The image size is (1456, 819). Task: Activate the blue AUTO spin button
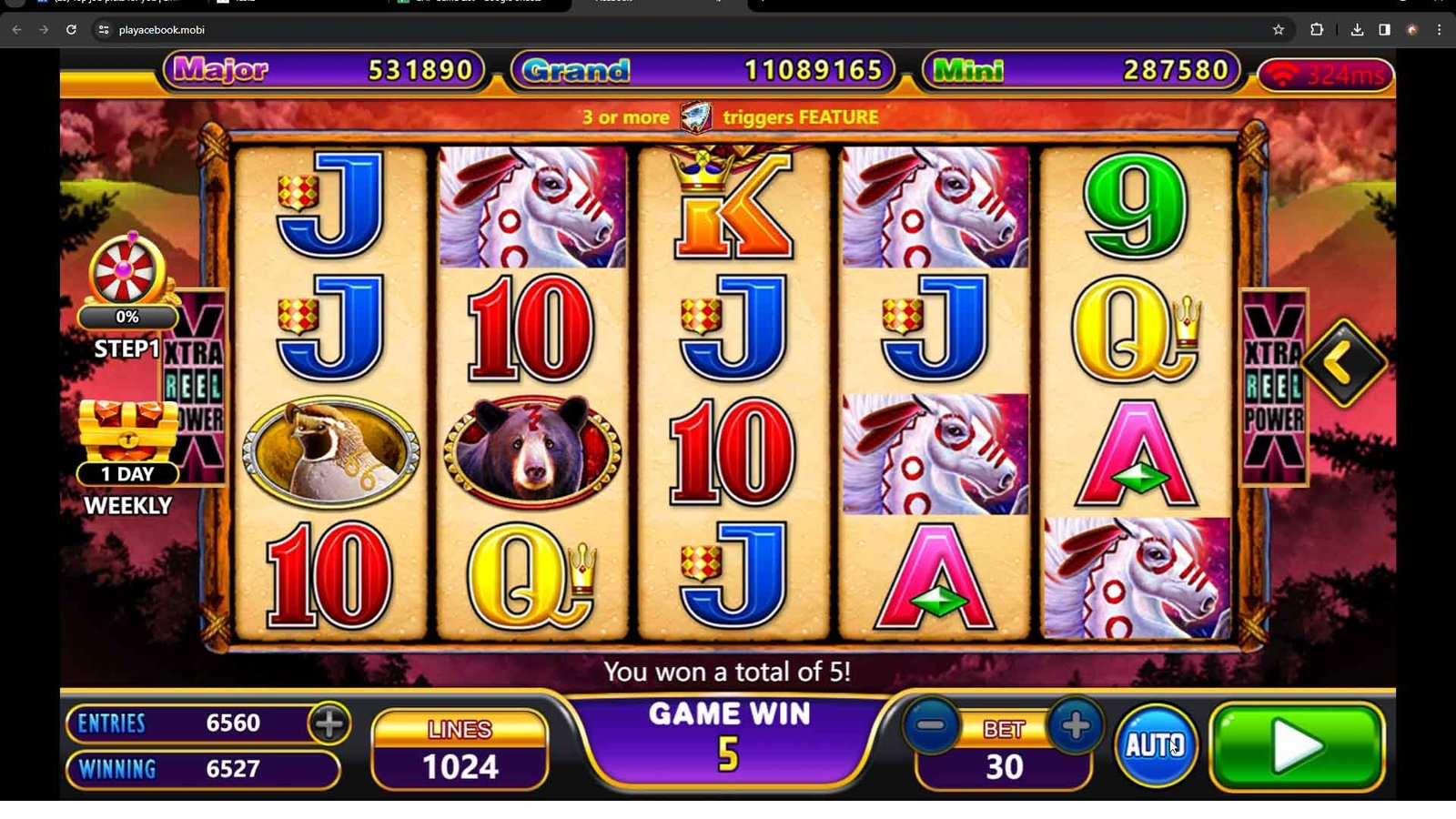[x=1156, y=745]
